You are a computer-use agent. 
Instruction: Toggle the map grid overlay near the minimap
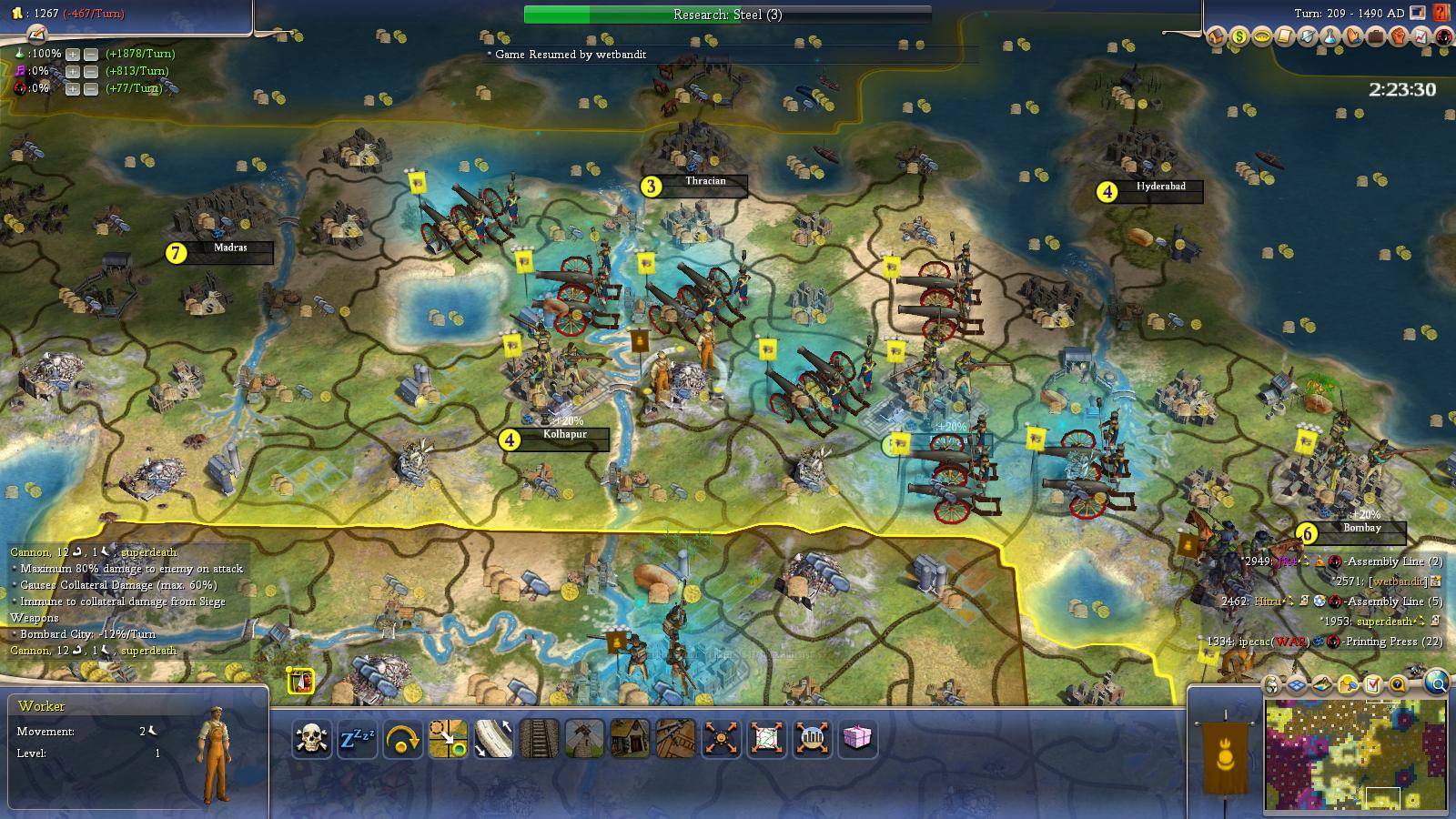(x=1296, y=684)
